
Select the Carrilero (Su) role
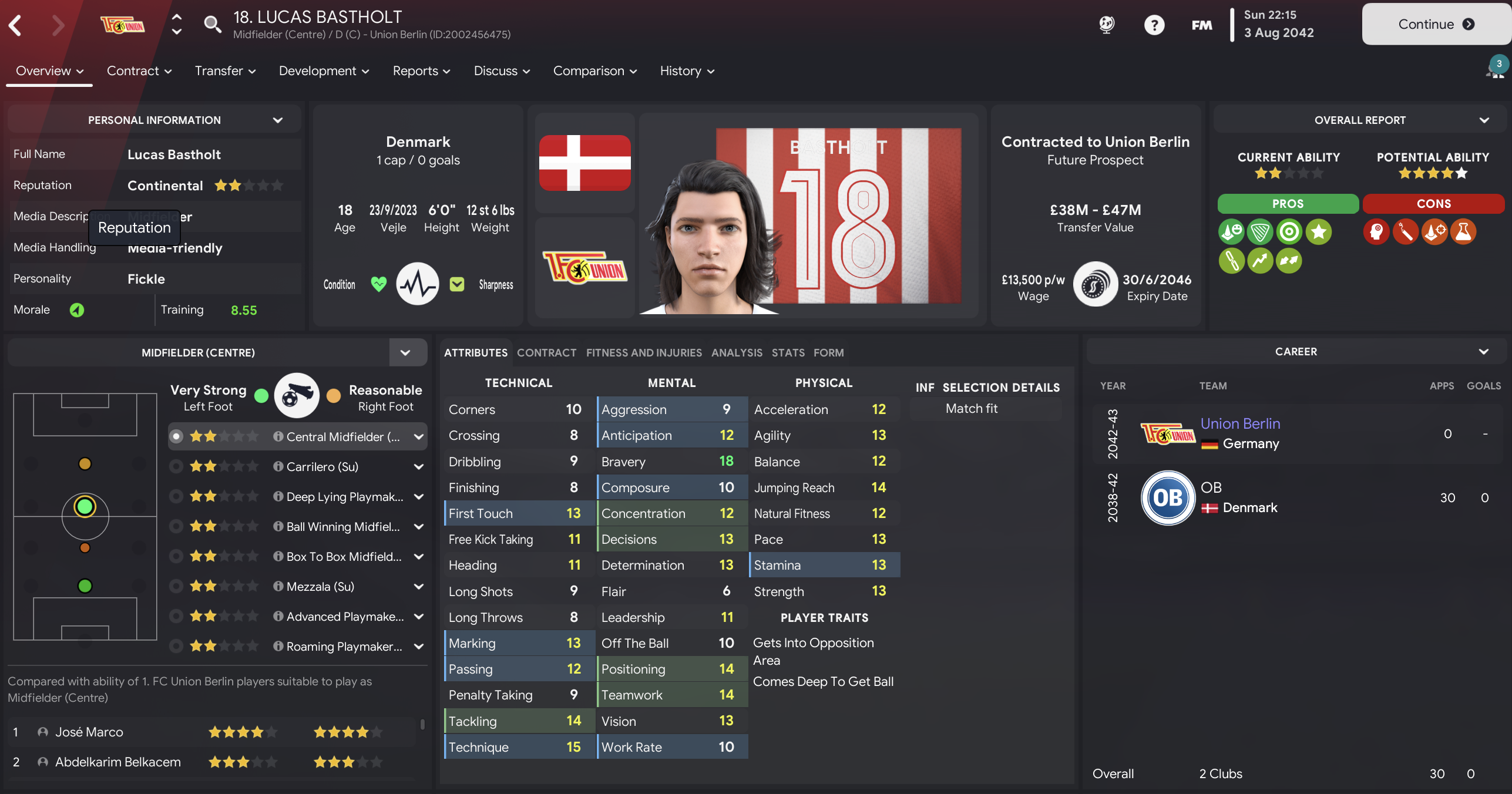click(322, 467)
